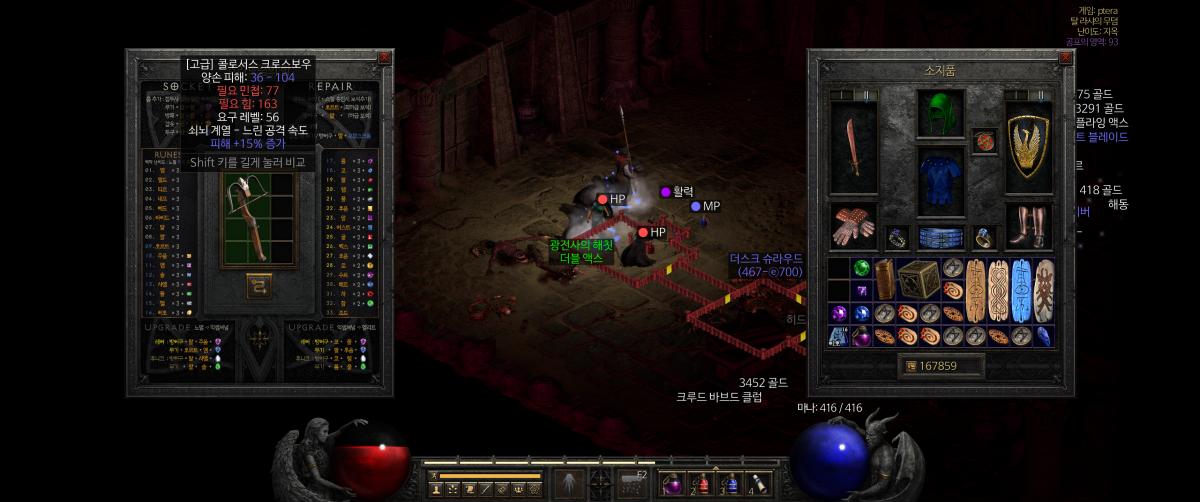1200x502 pixels.
Task: Select the equipped amulet slot
Action: click(x=984, y=140)
